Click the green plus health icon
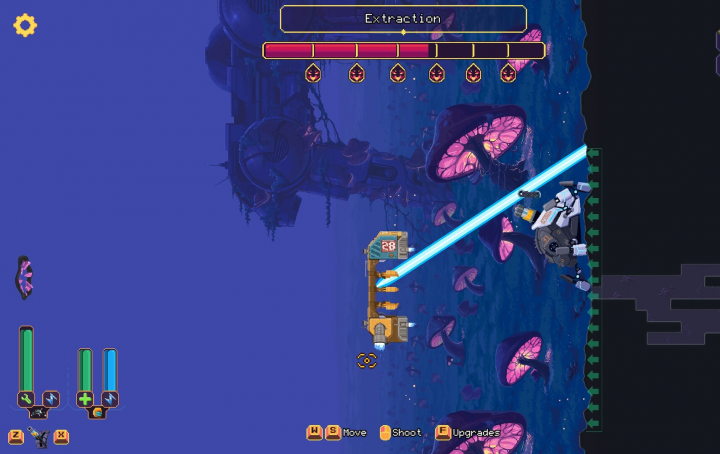 (85, 399)
